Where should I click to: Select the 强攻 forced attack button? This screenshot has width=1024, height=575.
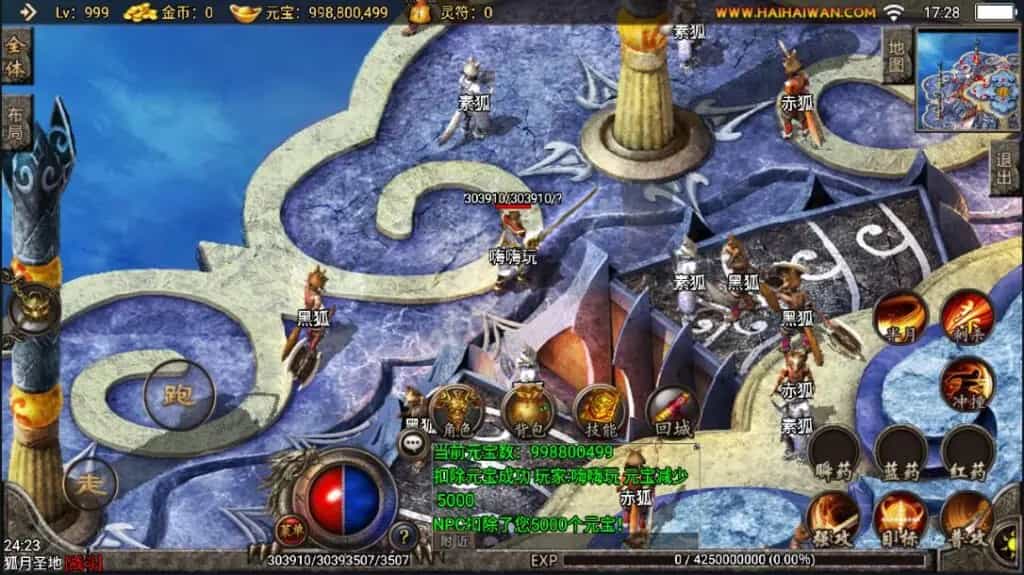pos(833,517)
